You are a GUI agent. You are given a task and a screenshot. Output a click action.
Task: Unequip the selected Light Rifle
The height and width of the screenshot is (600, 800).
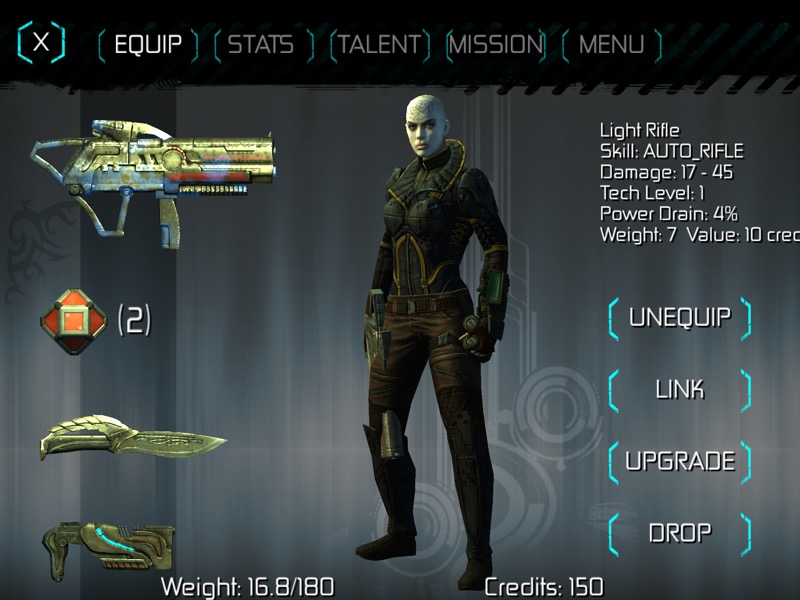click(679, 318)
